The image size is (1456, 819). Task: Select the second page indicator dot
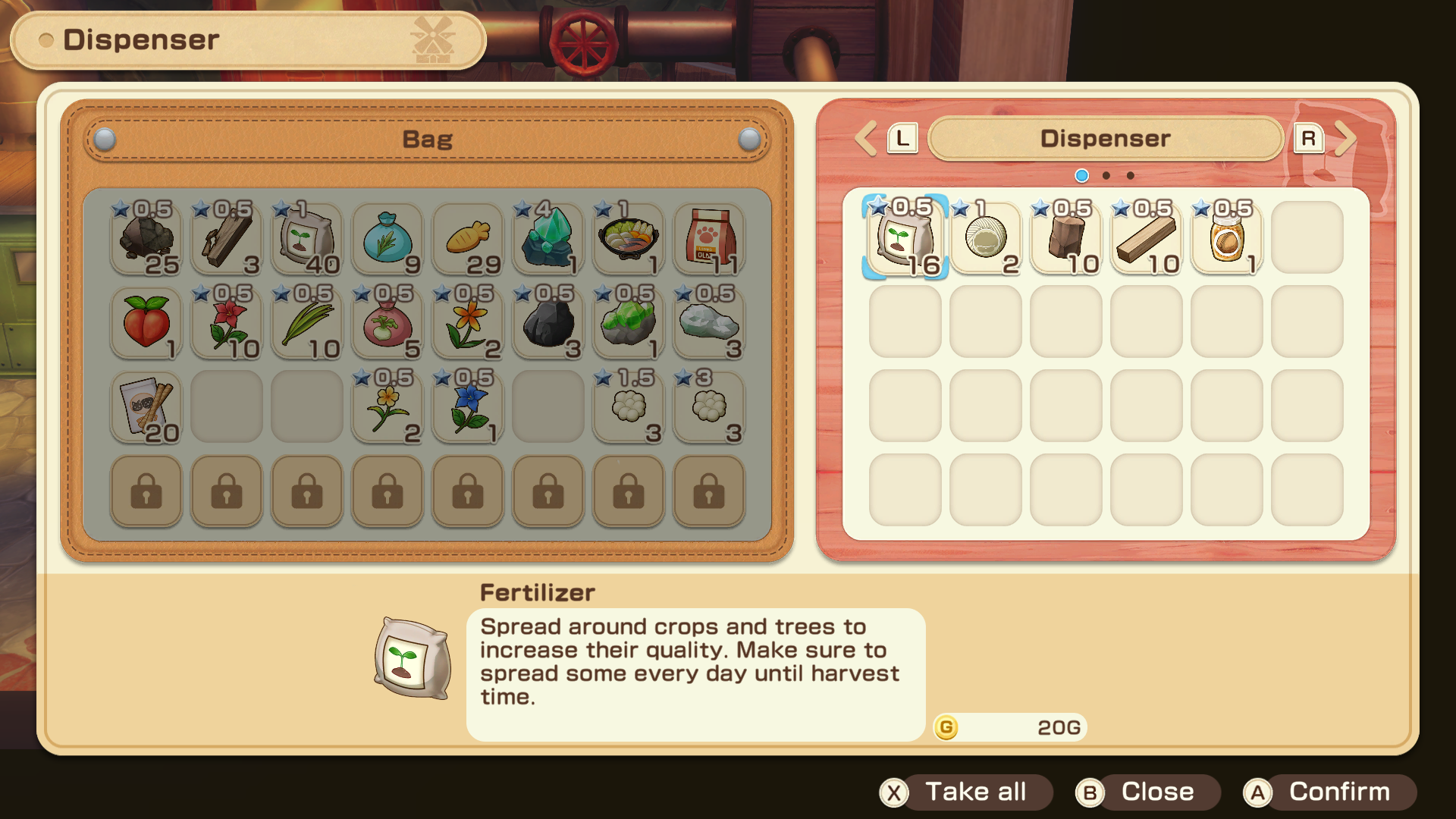pos(1105,175)
